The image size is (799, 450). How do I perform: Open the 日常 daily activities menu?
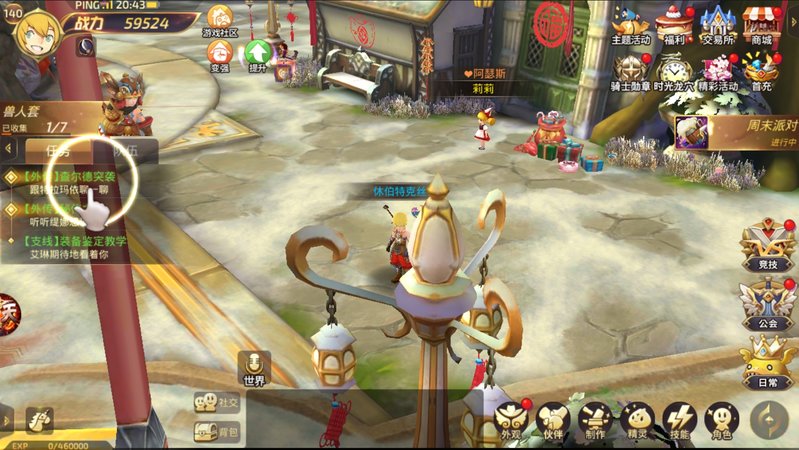pos(767,362)
